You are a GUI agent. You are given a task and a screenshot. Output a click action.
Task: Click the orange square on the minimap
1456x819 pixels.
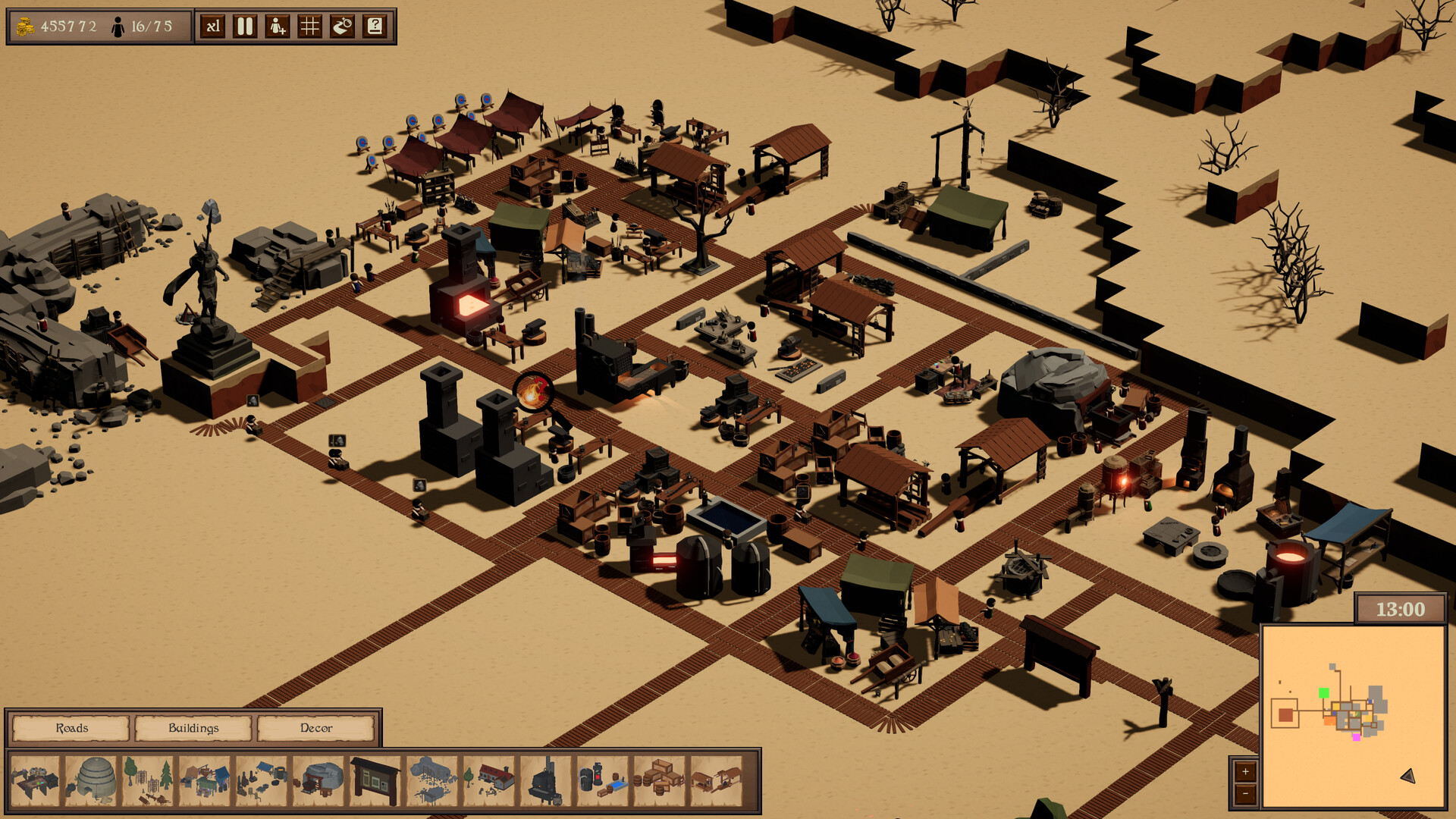tap(1329, 720)
